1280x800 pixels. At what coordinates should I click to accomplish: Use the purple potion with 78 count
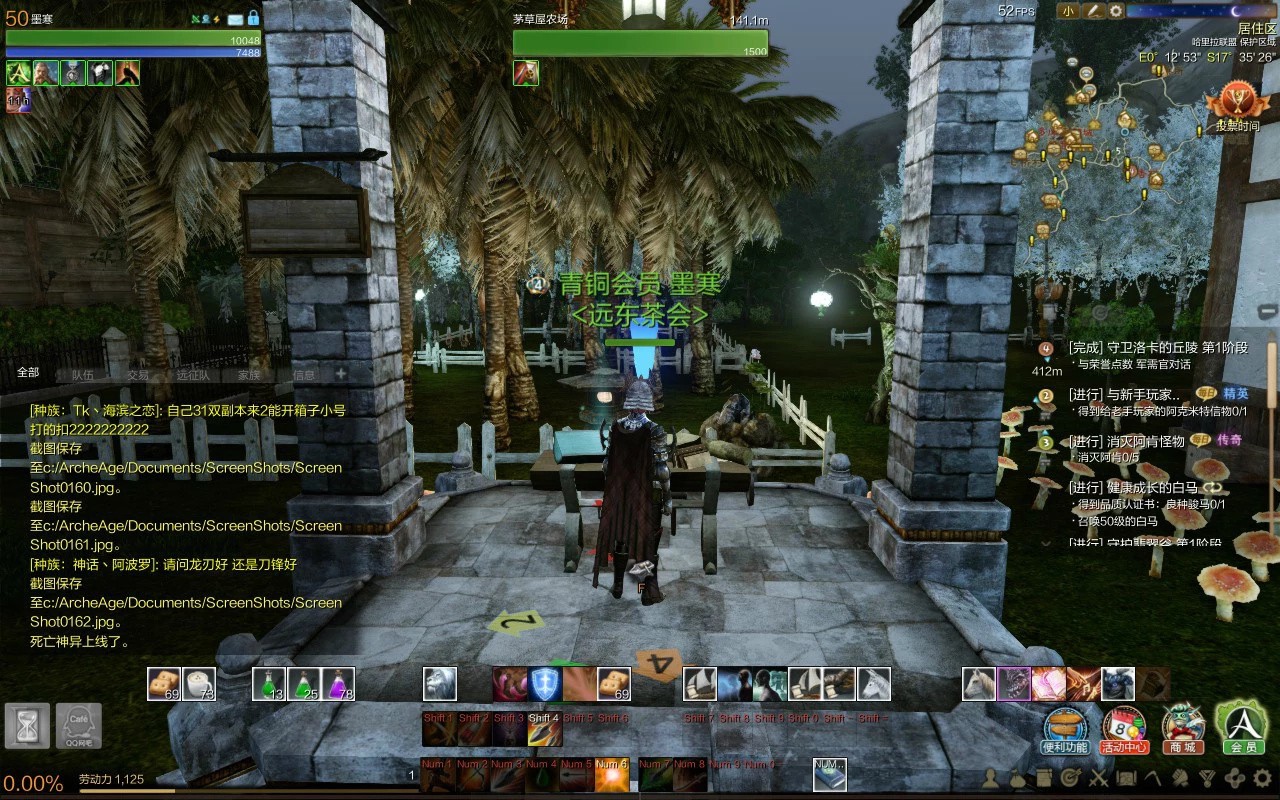(x=338, y=684)
